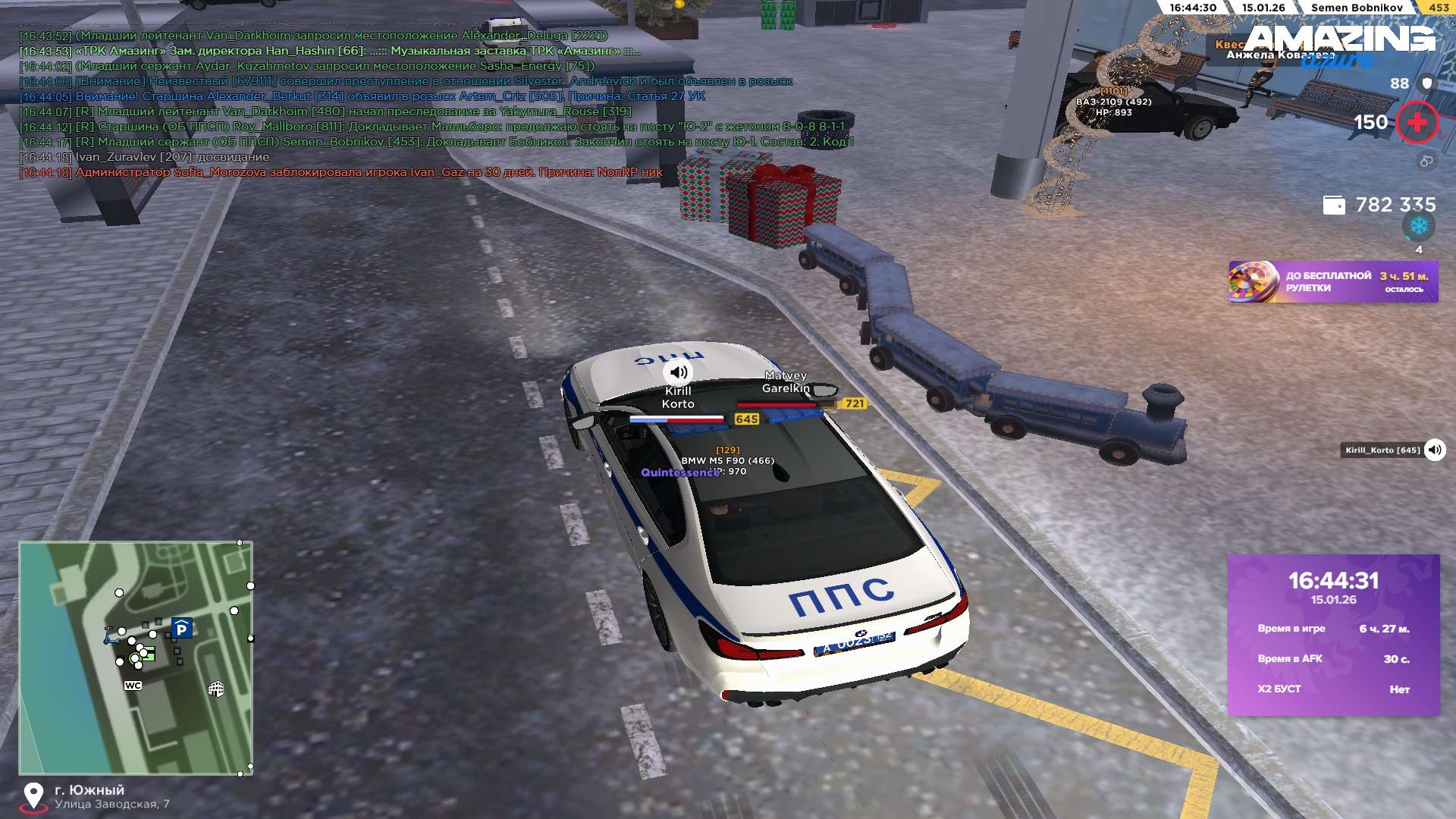Viewport: 1456px width, 819px height.
Task: Click the red health cross icon
Action: coord(1417,123)
